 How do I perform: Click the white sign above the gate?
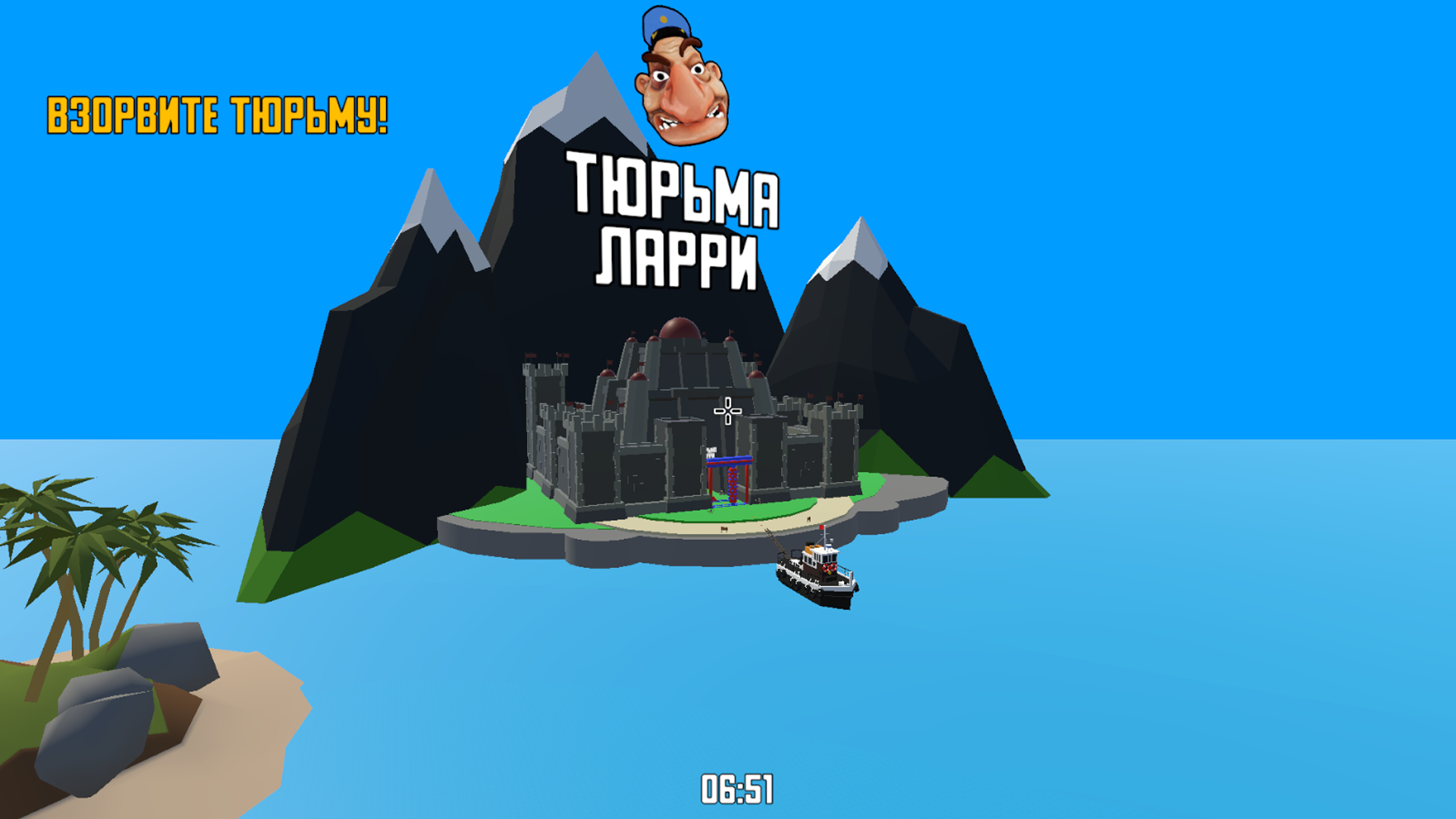tap(711, 452)
